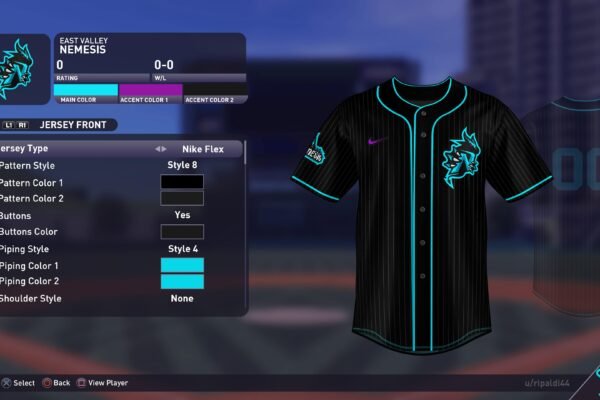Select the Buttons Color swatch
600x400 pixels.
coord(182,232)
